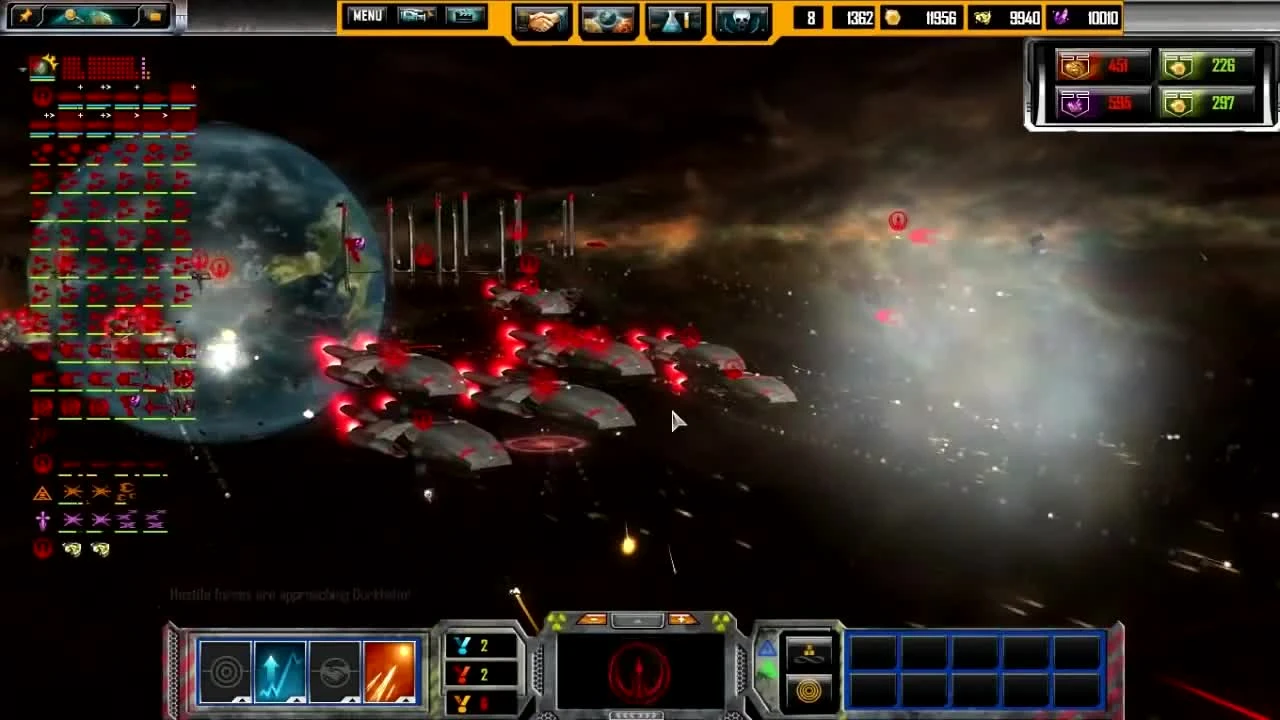
Task: Select the targeting reticle ability icon
Action: 225,671
